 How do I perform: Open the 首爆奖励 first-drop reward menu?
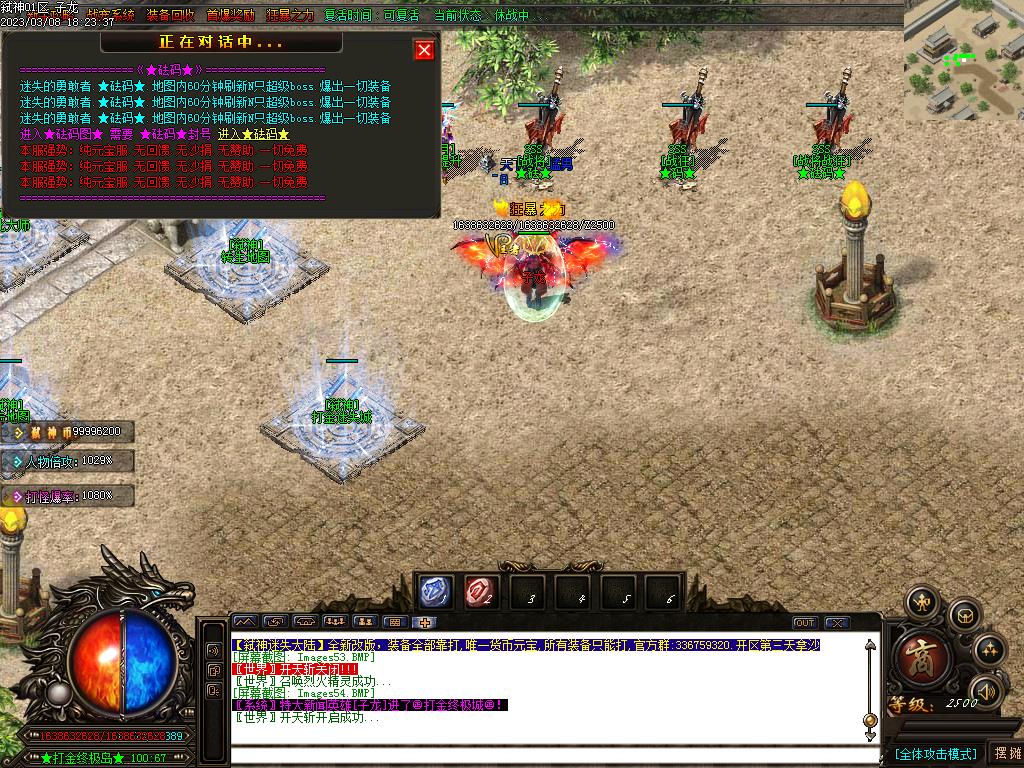click(229, 16)
